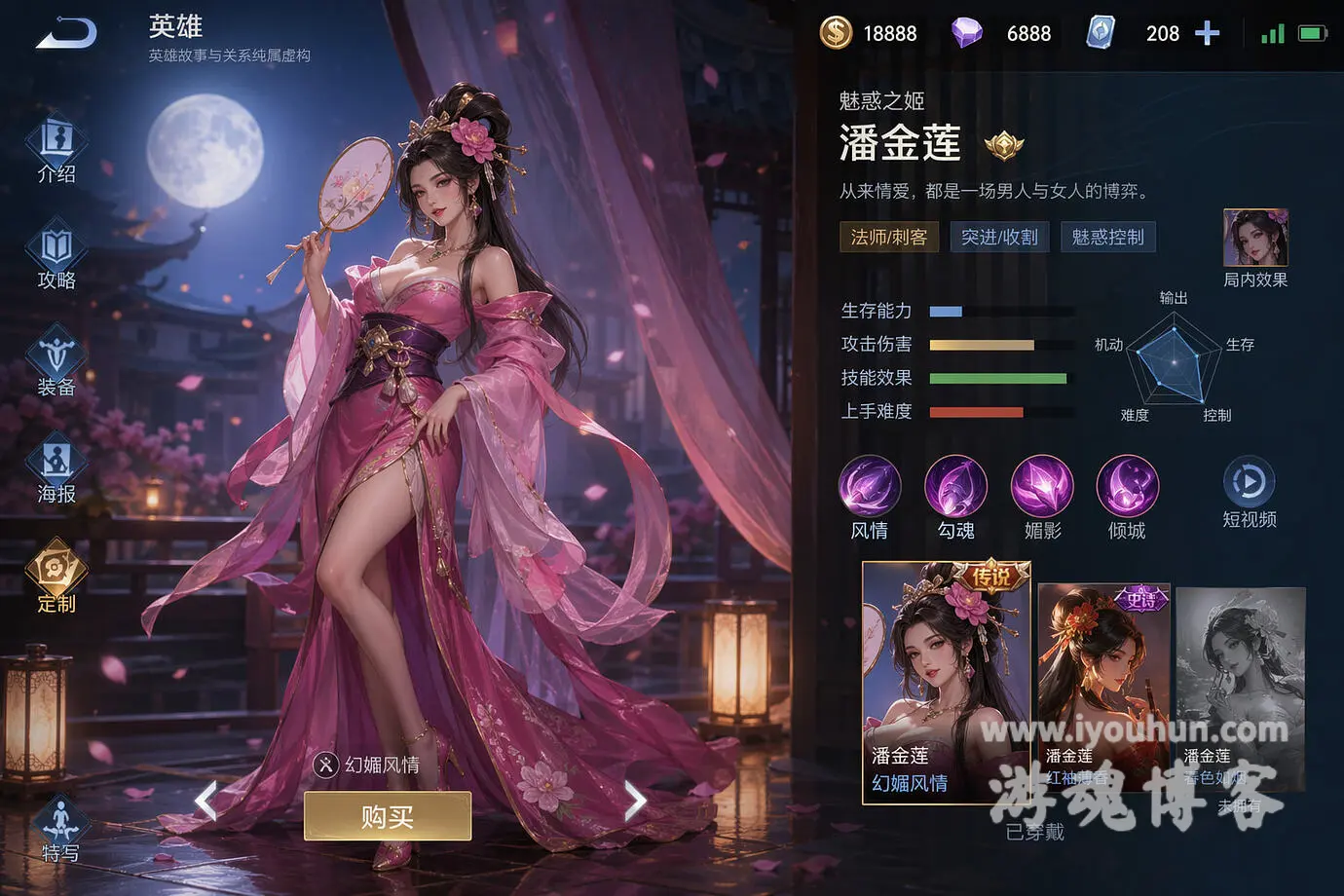Show the previous skin with left arrow
1344x896 pixels.
click(205, 802)
